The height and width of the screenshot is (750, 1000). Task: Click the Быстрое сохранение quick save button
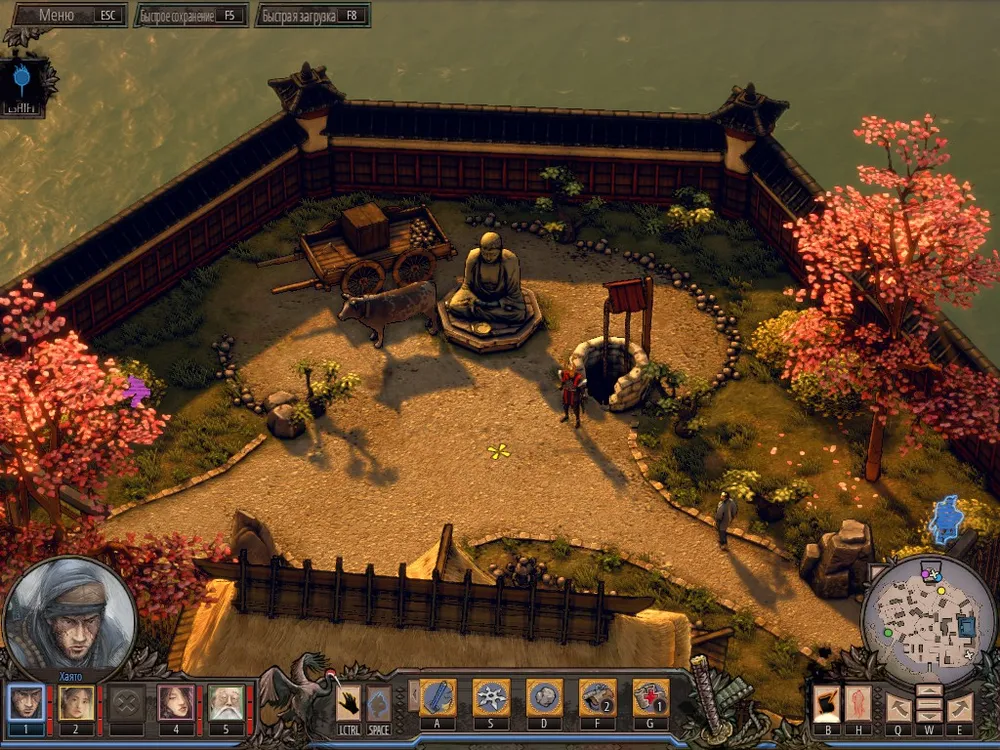tap(191, 15)
